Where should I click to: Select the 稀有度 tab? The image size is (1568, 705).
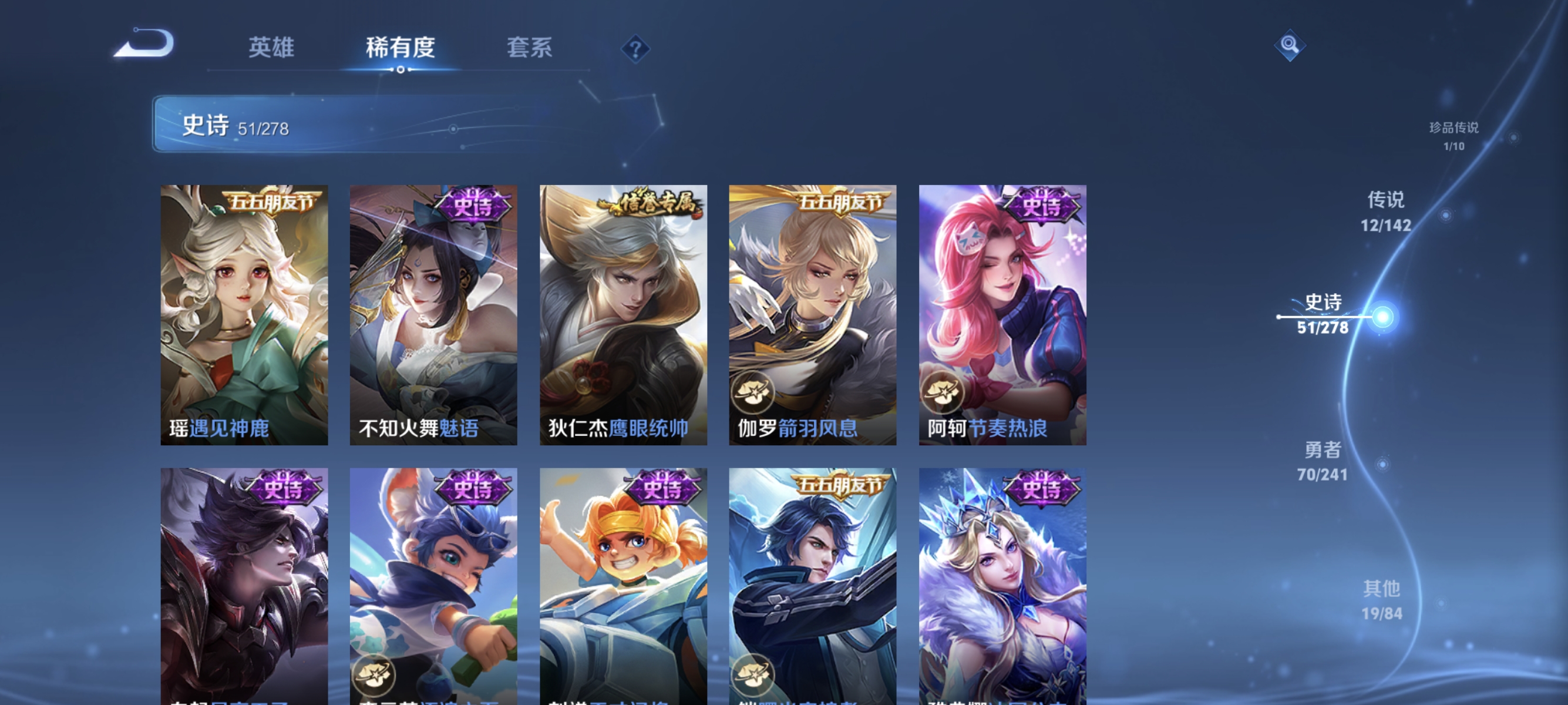401,49
